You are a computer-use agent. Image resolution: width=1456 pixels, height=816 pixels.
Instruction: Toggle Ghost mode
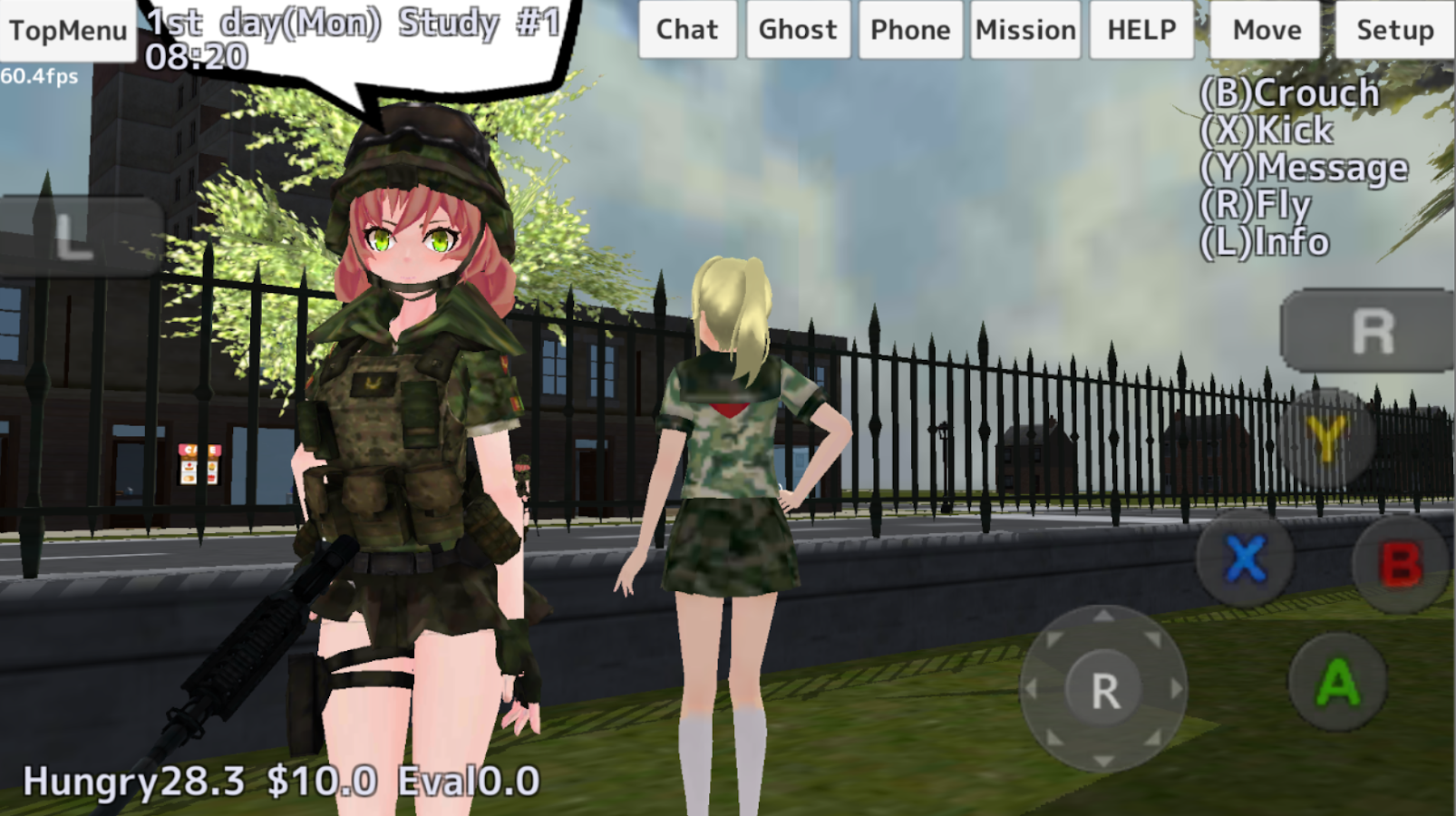[797, 29]
